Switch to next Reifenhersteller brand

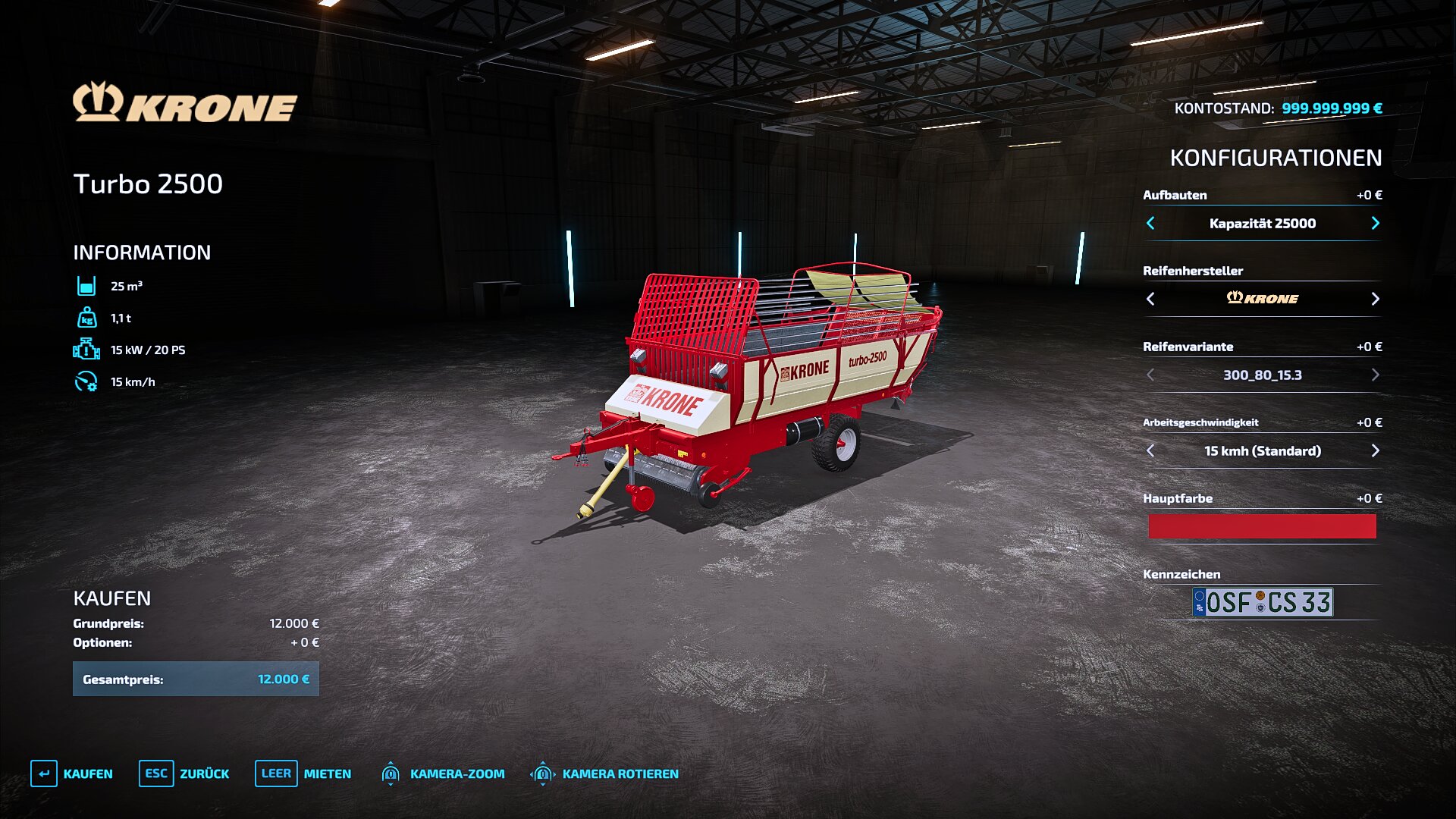click(1375, 299)
